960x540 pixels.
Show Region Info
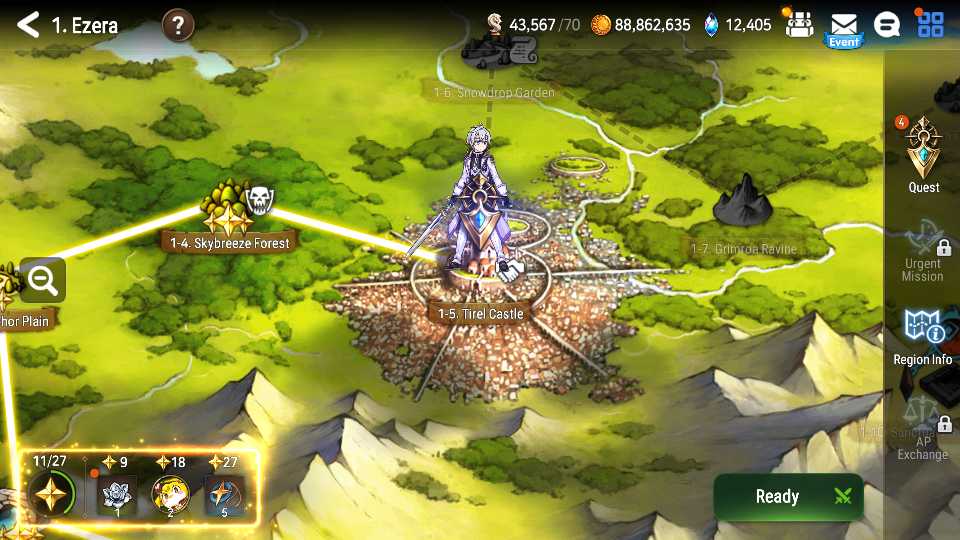click(x=923, y=335)
